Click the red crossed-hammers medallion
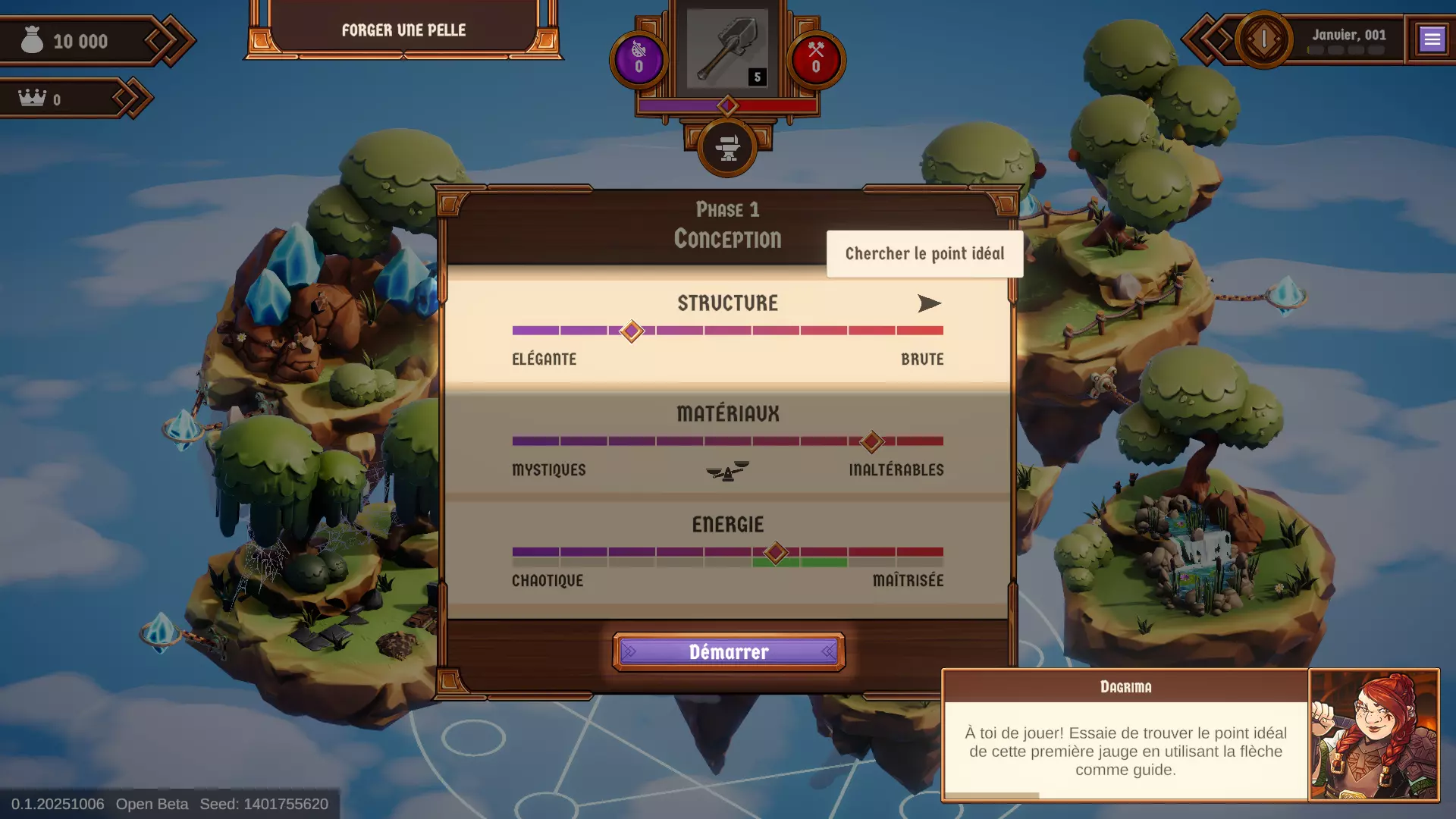This screenshot has width=1456, height=819. [x=816, y=59]
